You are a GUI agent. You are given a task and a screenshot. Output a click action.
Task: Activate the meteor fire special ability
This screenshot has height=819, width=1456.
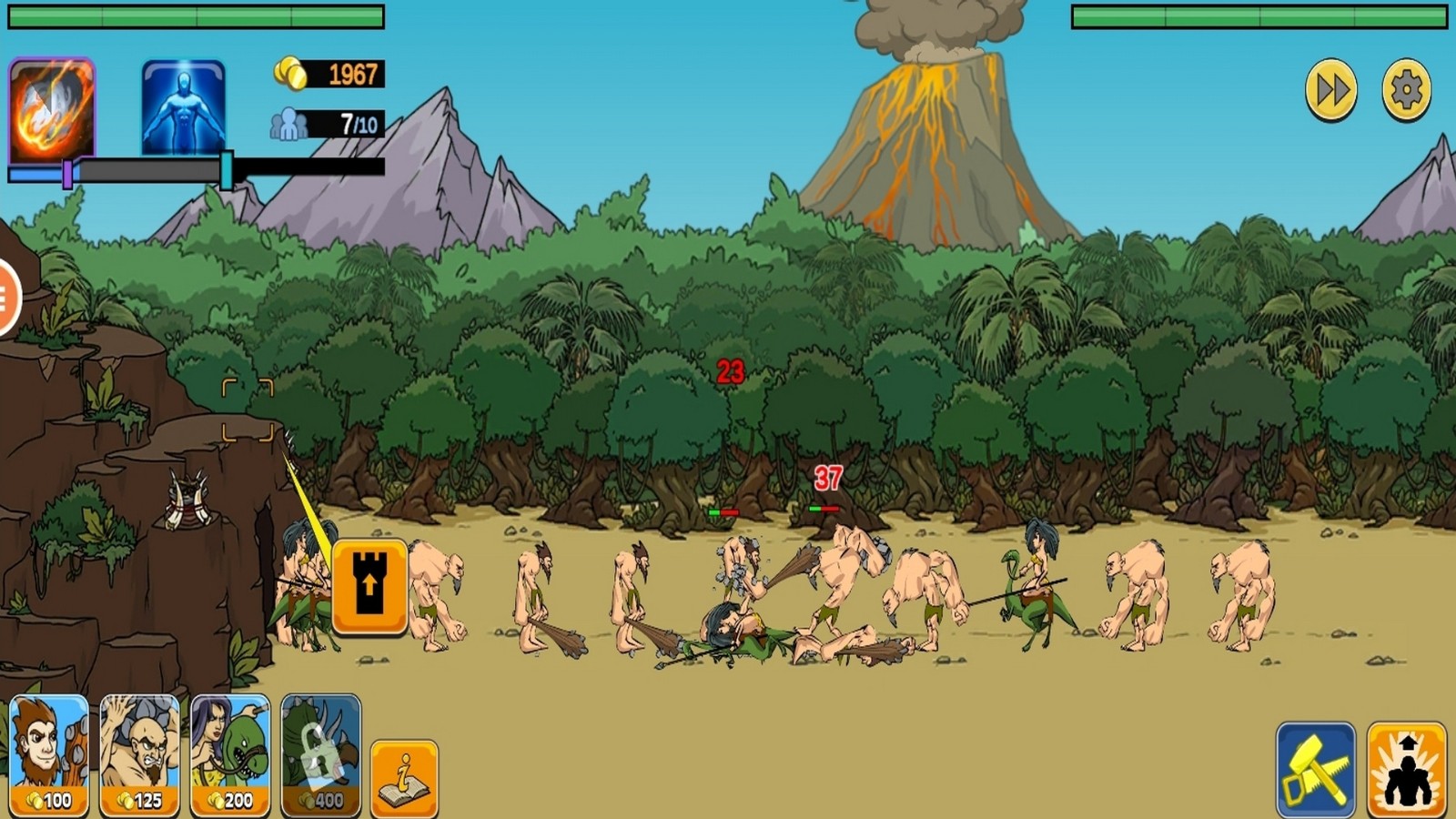click(51, 109)
